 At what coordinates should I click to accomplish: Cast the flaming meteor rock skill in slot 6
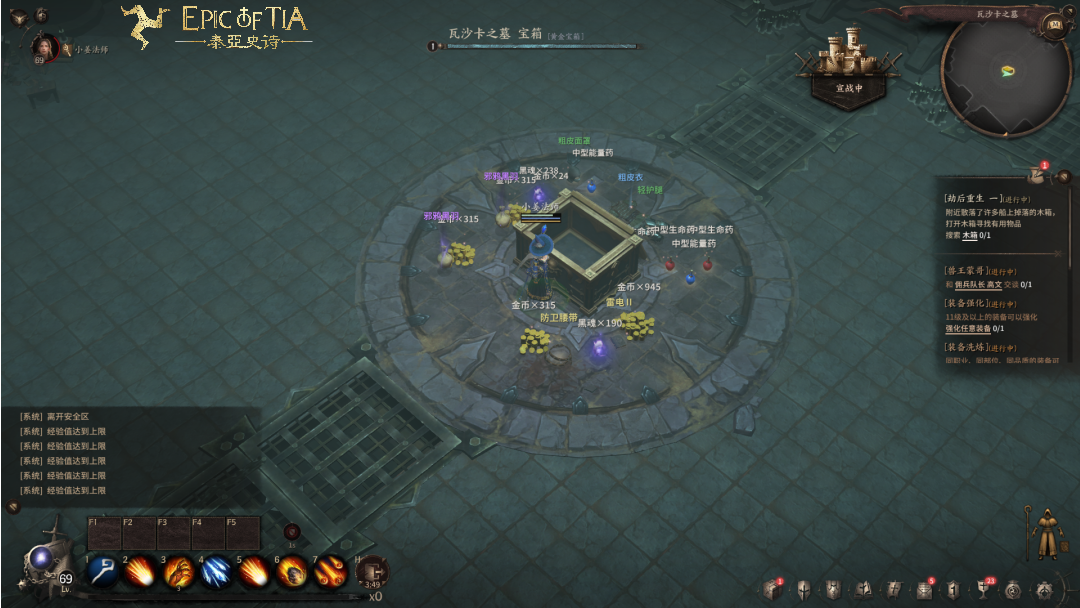click(291, 571)
